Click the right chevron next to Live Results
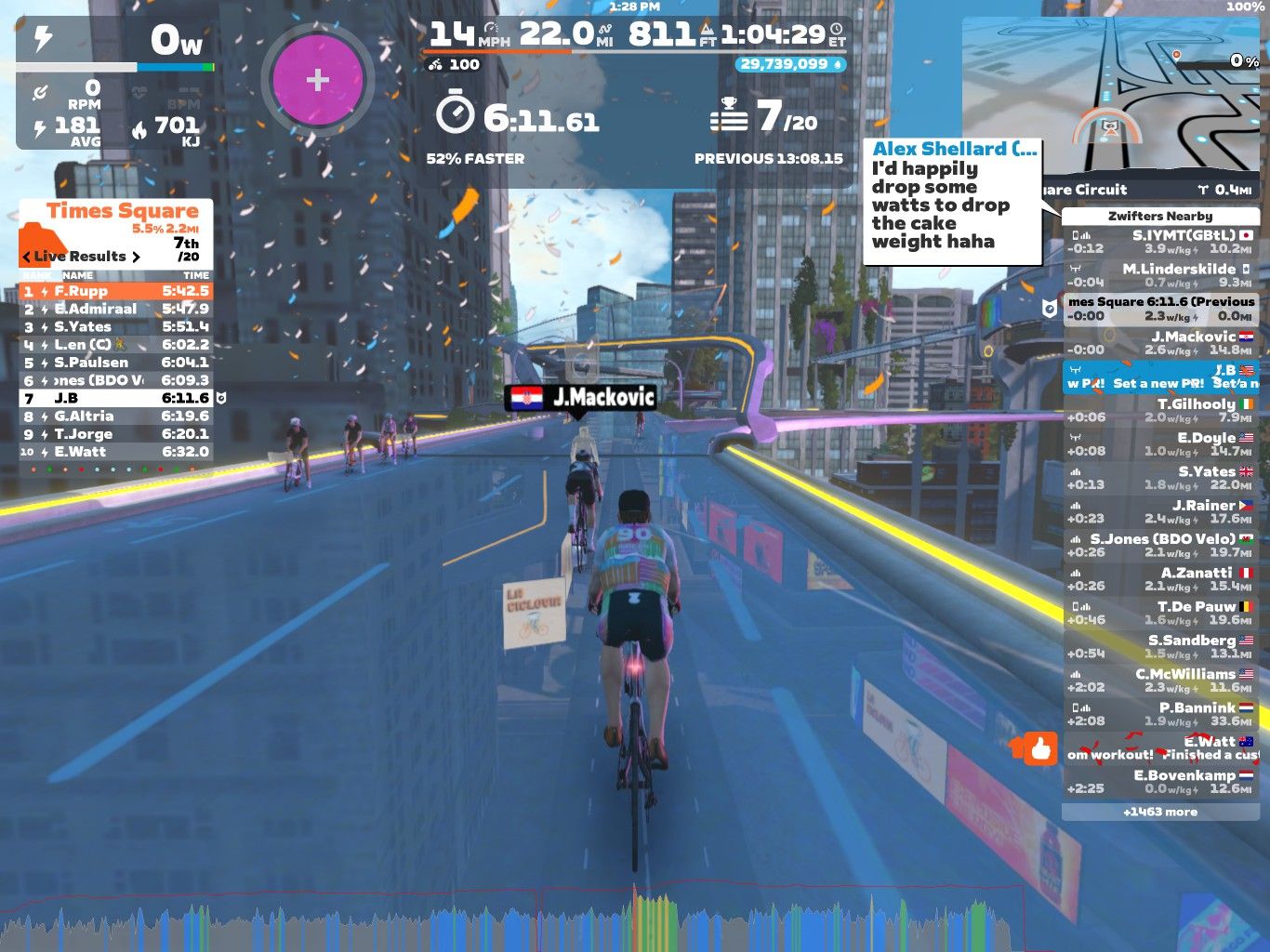1270x952 pixels. pyautogui.click(x=137, y=256)
